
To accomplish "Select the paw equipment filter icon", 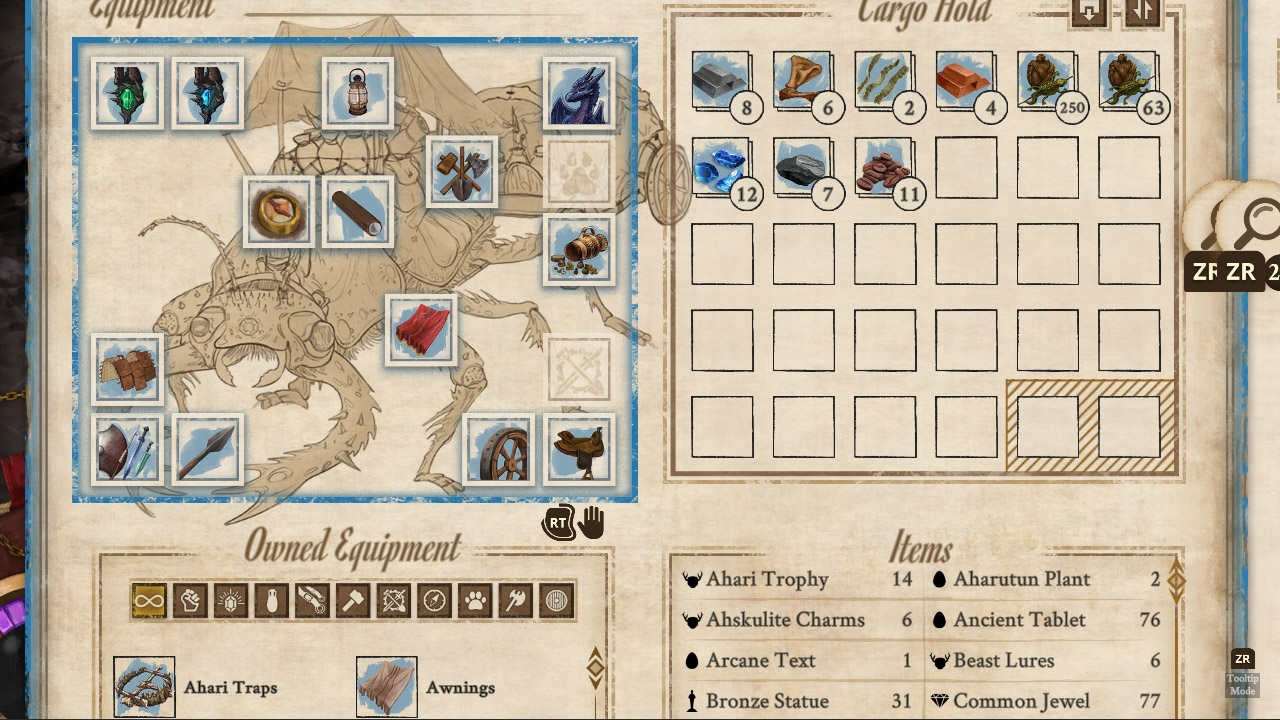I will pyautogui.click(x=476, y=600).
